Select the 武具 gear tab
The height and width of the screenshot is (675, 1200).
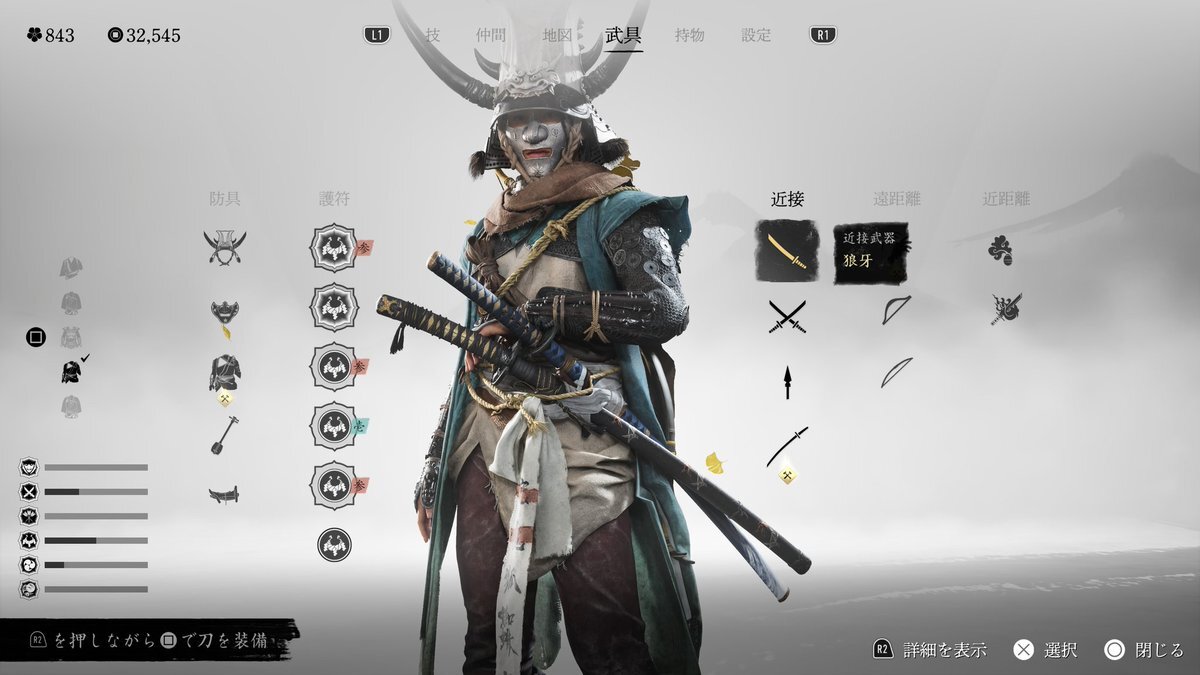[623, 35]
